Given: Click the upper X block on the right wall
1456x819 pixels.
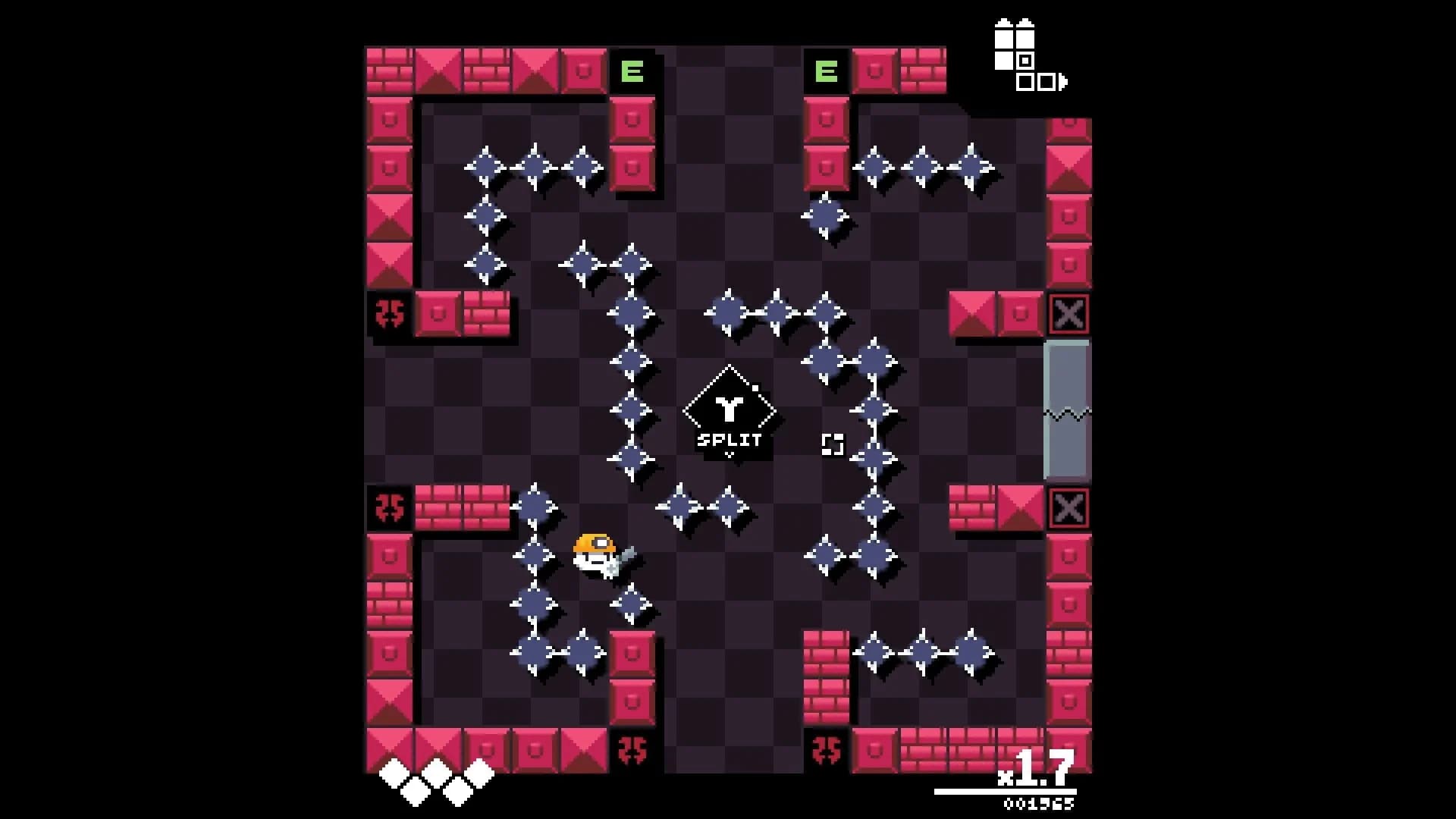Looking at the screenshot, I should pyautogui.click(x=1068, y=313).
